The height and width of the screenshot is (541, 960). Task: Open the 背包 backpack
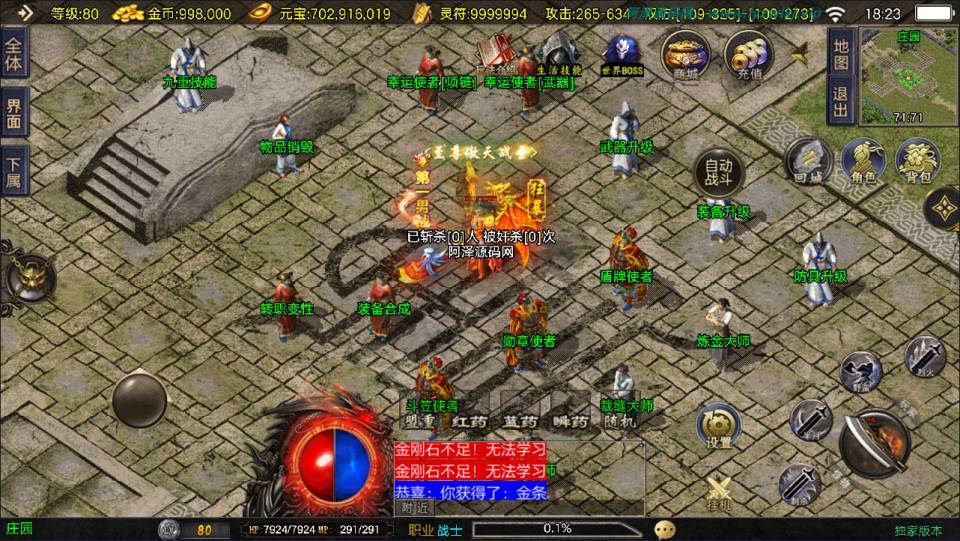[916, 160]
